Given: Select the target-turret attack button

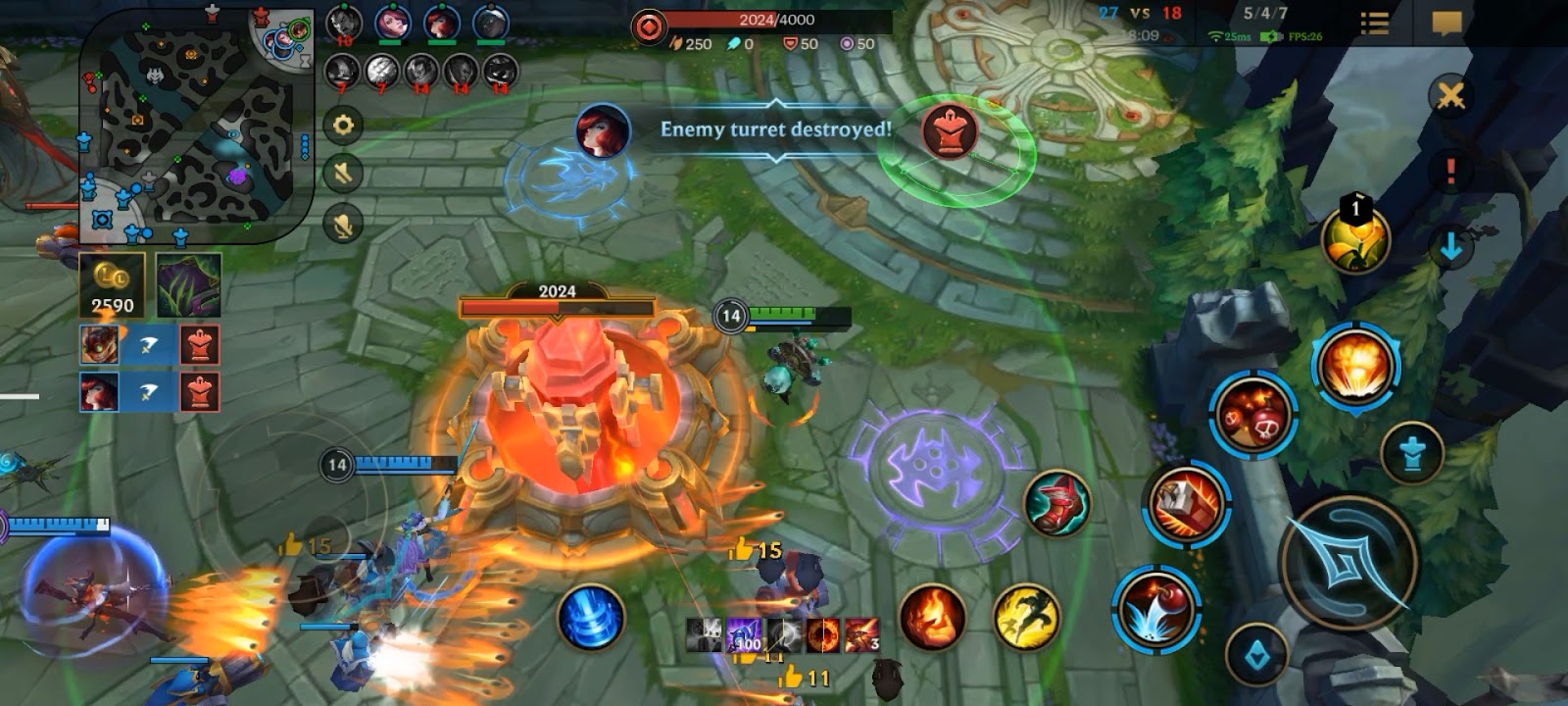Looking at the screenshot, I should pyautogui.click(x=1411, y=453).
